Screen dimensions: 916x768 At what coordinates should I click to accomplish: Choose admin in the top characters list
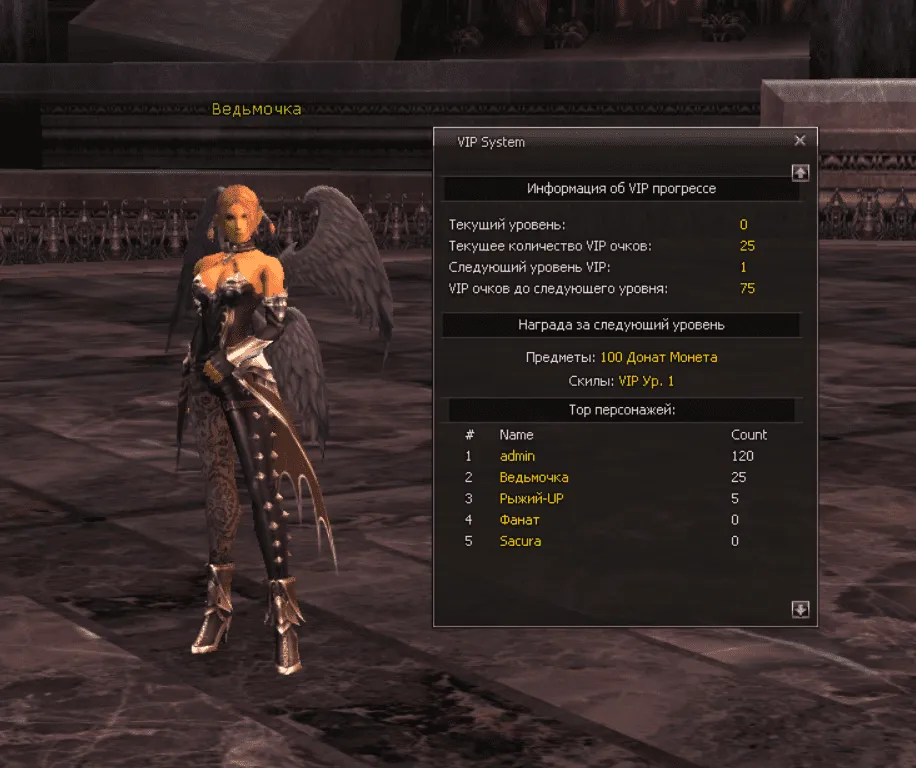pos(517,456)
